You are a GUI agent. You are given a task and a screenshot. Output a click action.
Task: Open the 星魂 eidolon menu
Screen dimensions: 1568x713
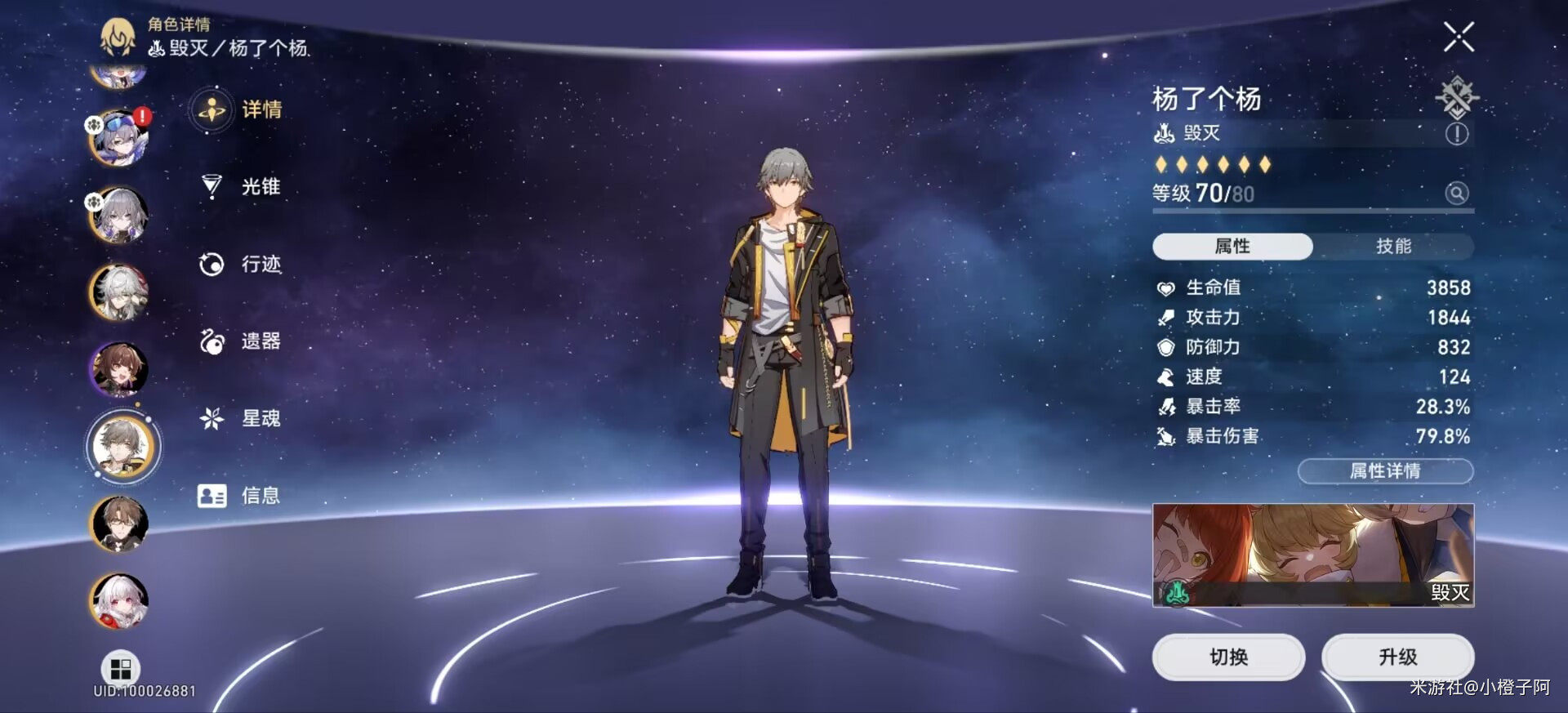click(x=240, y=419)
